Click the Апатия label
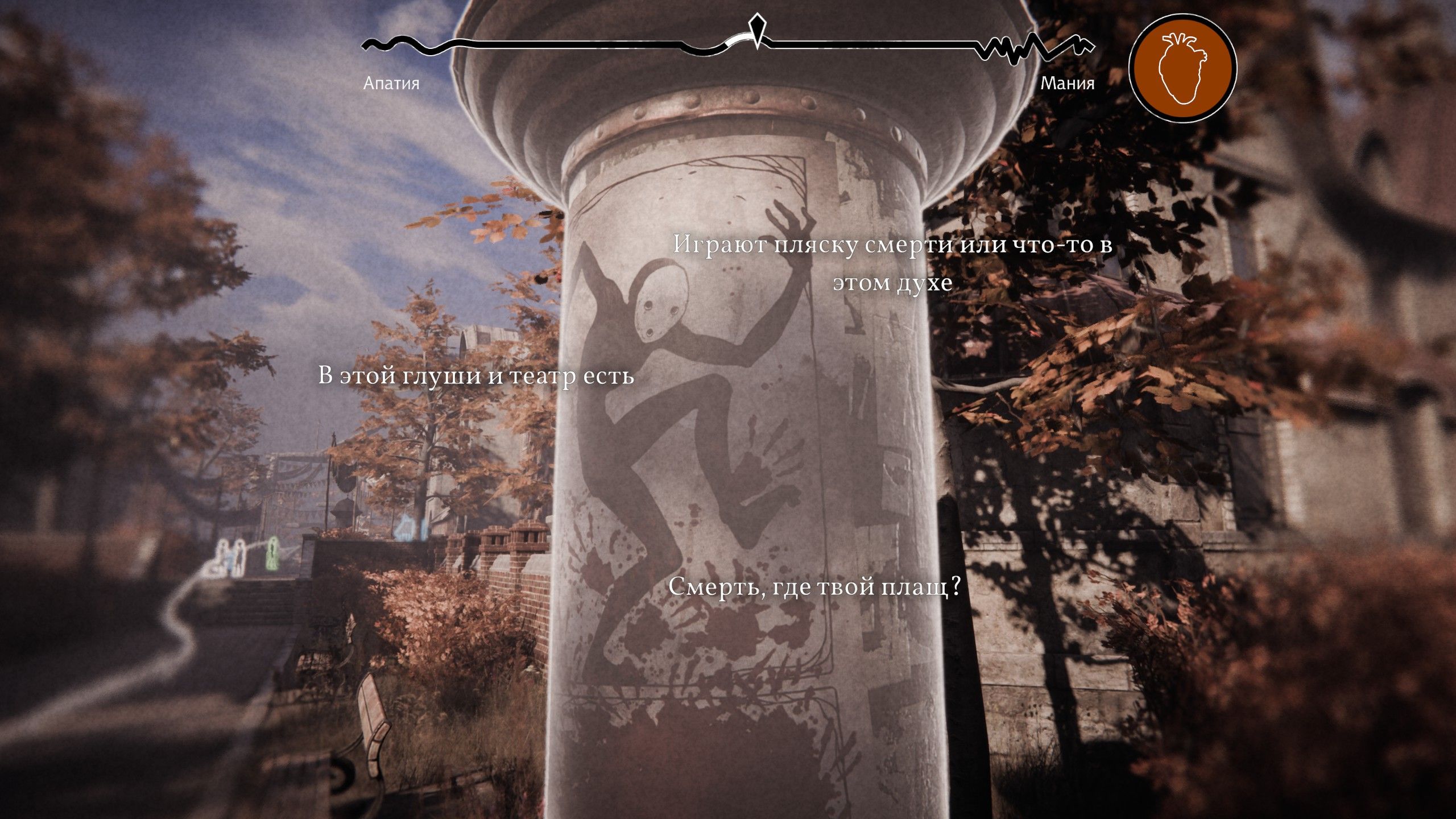 [x=390, y=83]
